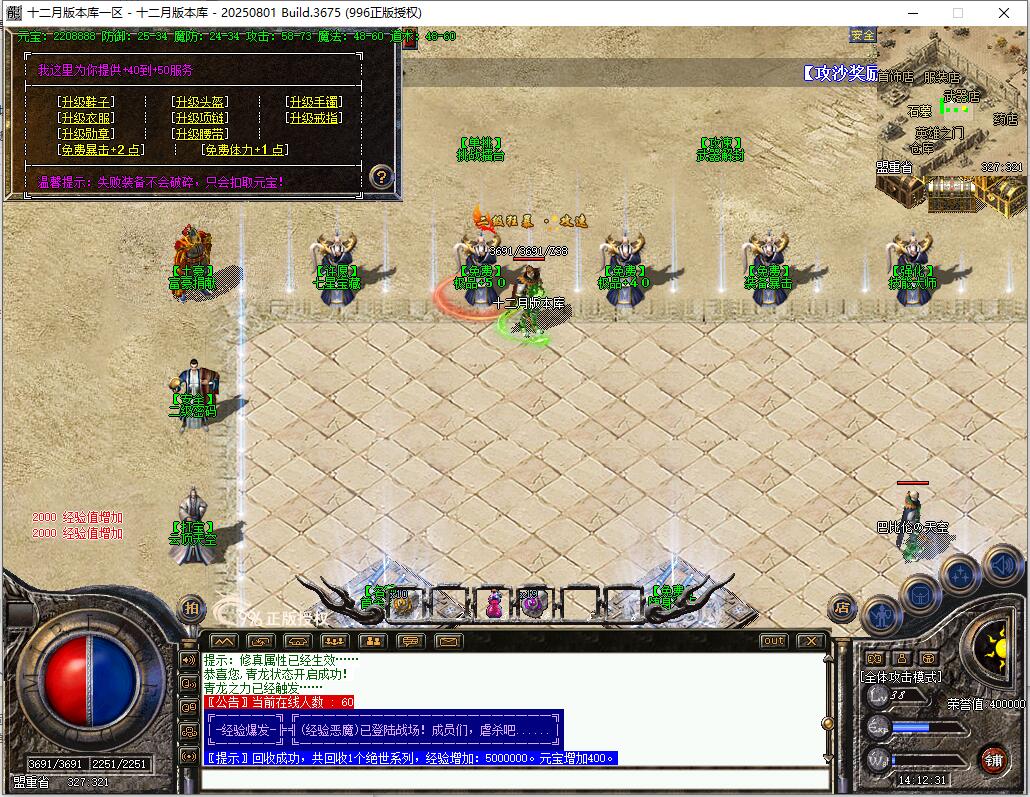Open the 店 shop round button
Viewport: 1030px width, 797px height.
(842, 606)
